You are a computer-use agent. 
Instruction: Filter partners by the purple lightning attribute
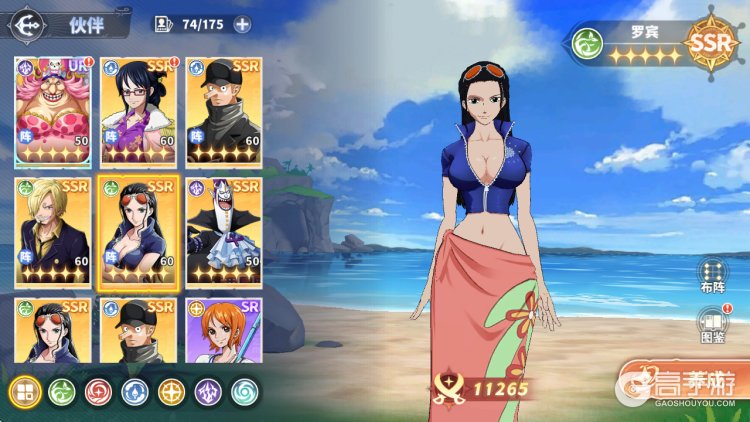pos(208,392)
